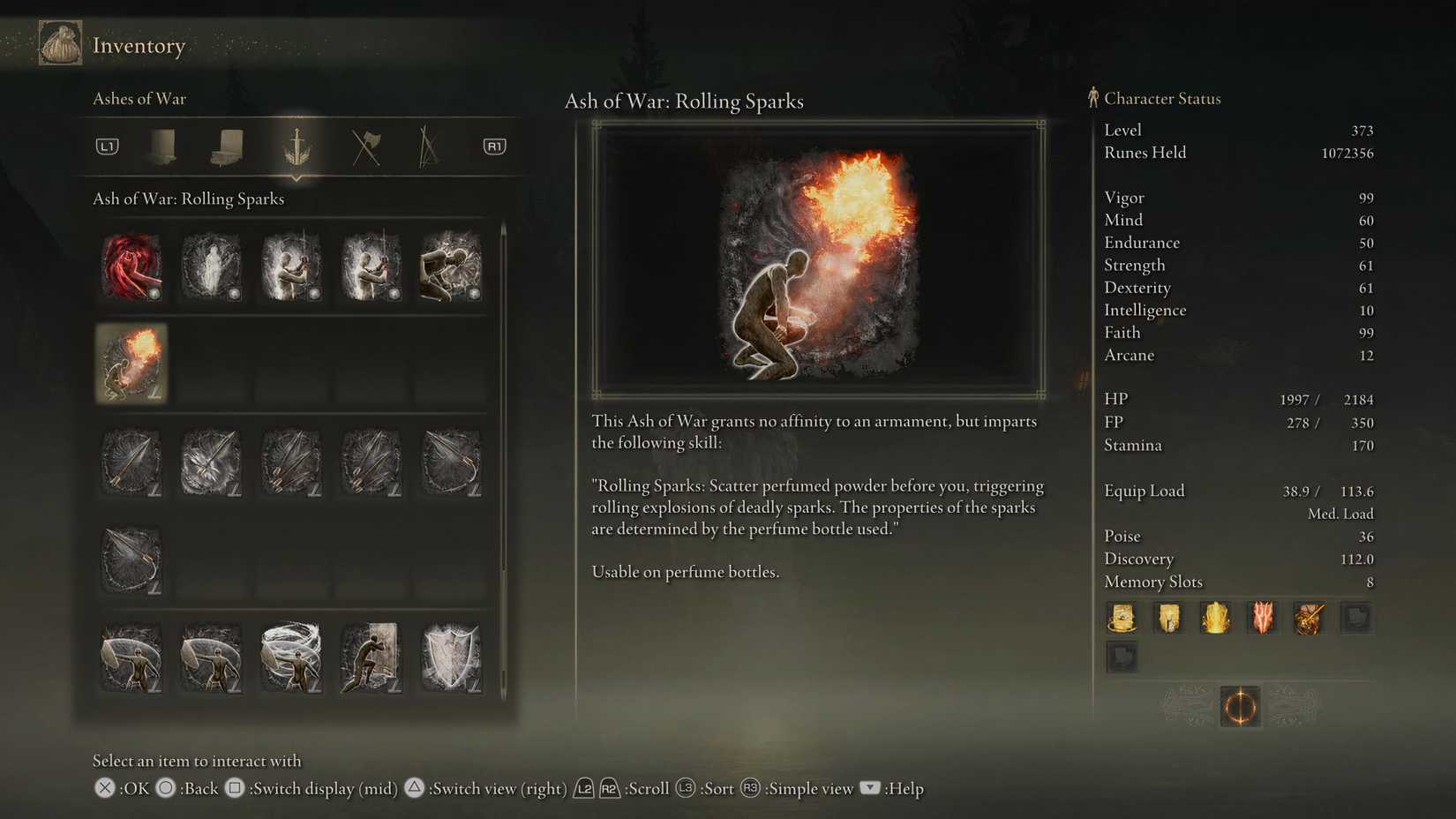Viewport: 1456px width, 819px height.
Task: Click Help in the bottom bar
Action: (907, 788)
